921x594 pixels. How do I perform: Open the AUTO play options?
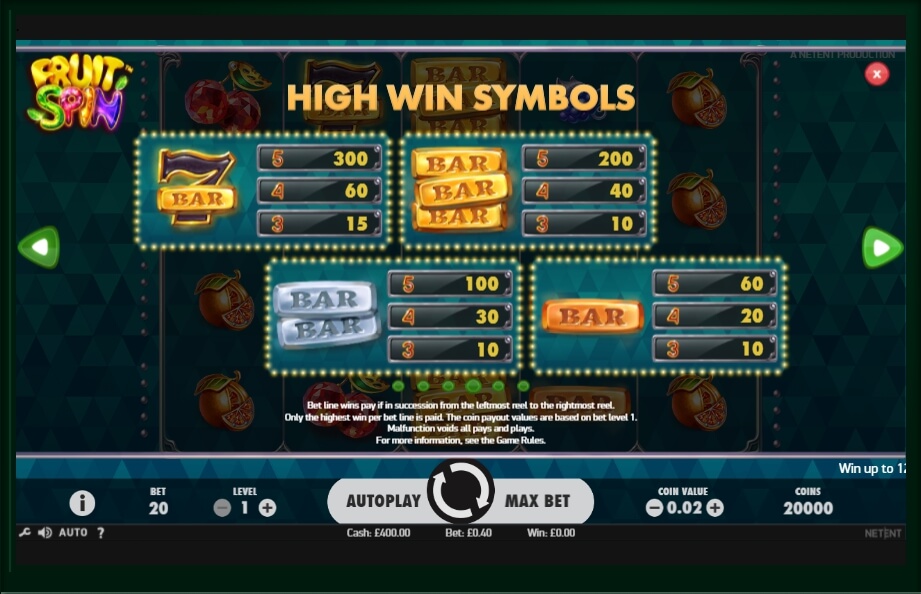point(73,533)
